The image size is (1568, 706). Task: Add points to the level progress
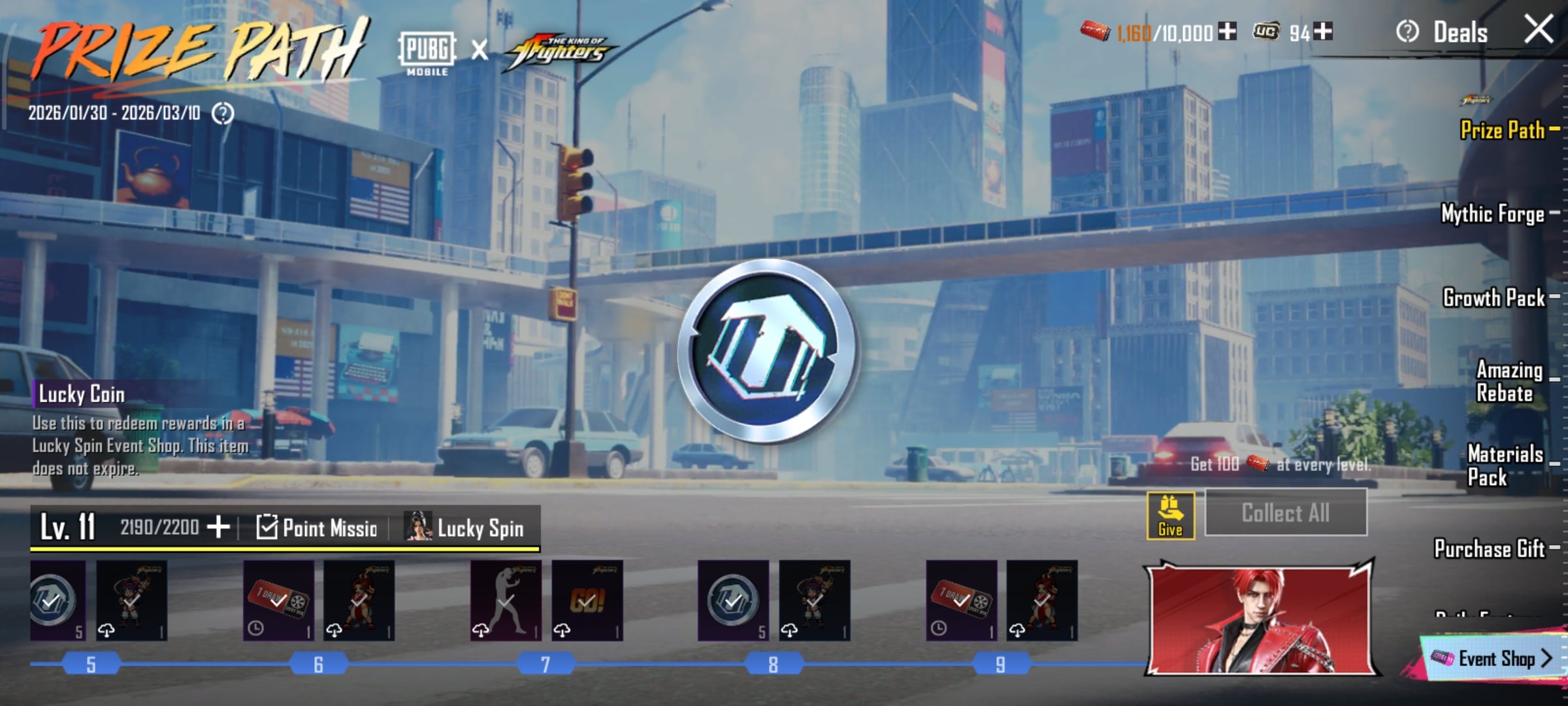218,527
